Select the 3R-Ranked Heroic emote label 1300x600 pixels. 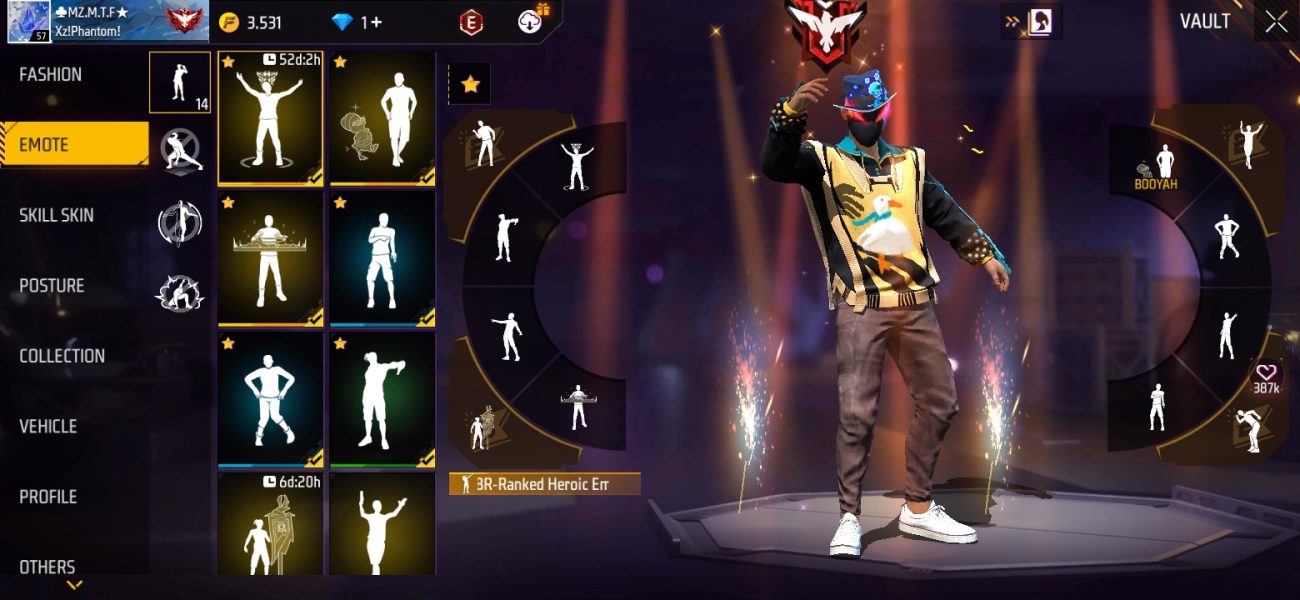(545, 485)
